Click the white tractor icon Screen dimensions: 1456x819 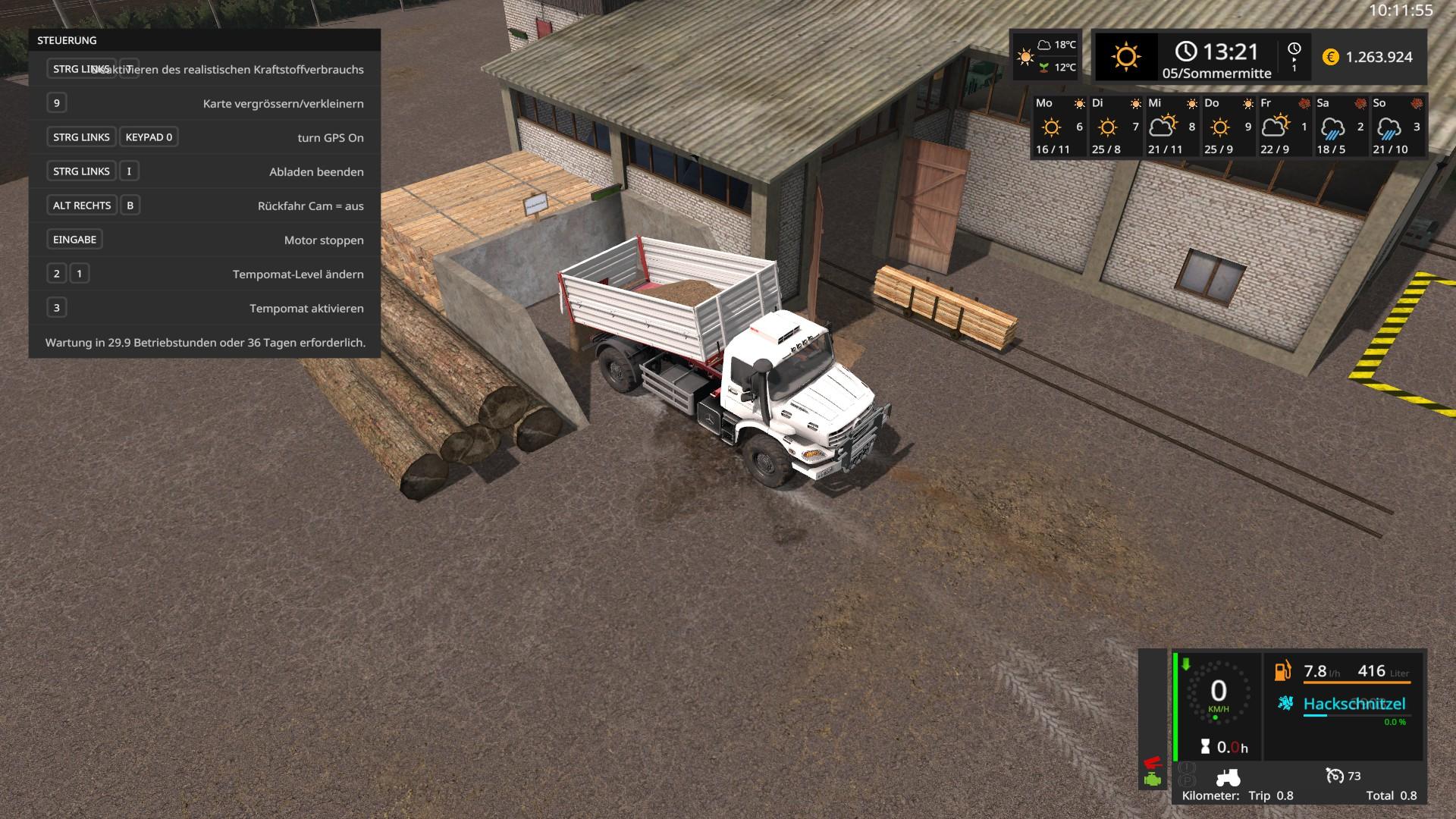1228,777
